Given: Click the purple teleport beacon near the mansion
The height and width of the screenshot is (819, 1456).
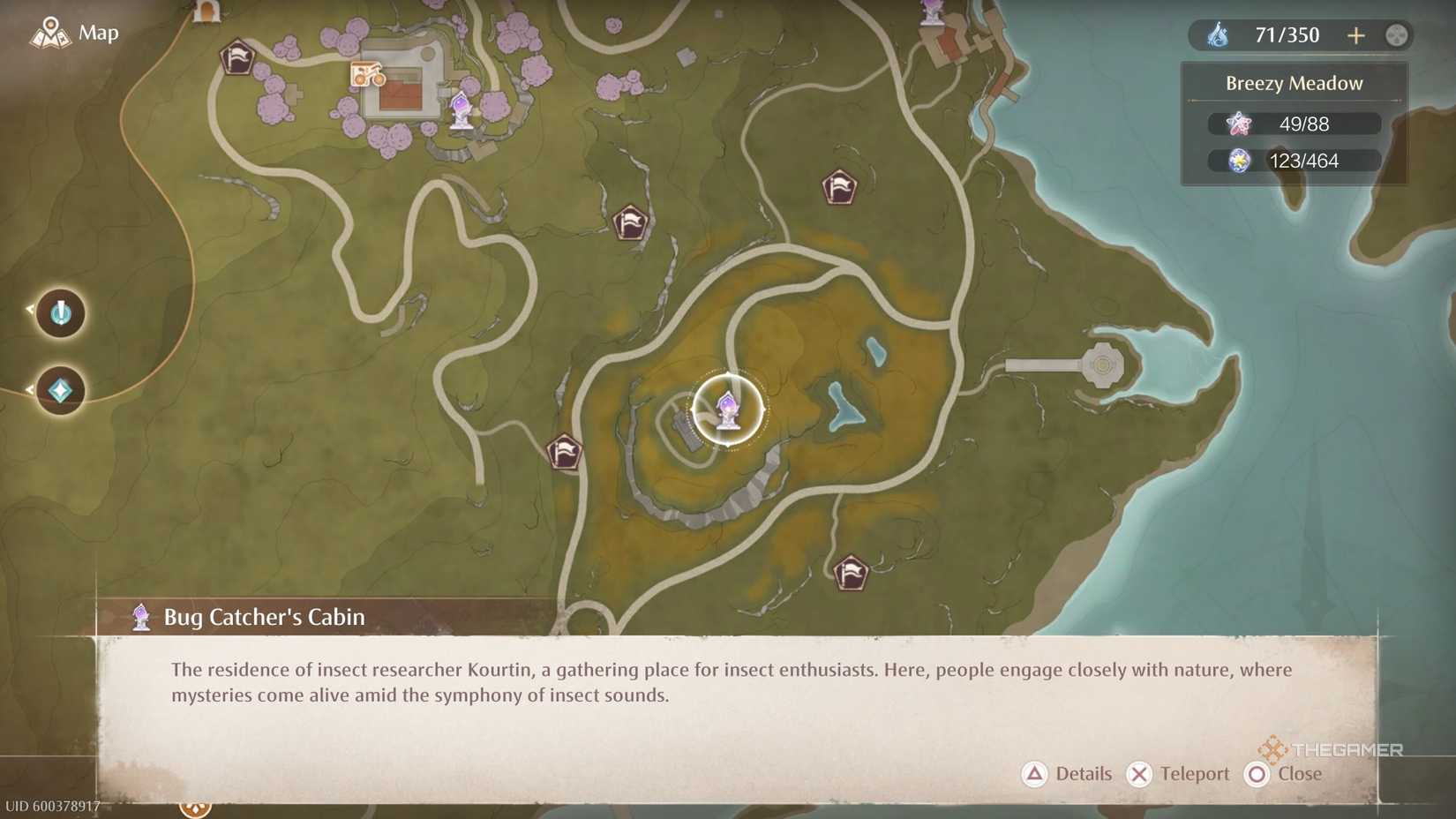Looking at the screenshot, I should click(x=462, y=113).
